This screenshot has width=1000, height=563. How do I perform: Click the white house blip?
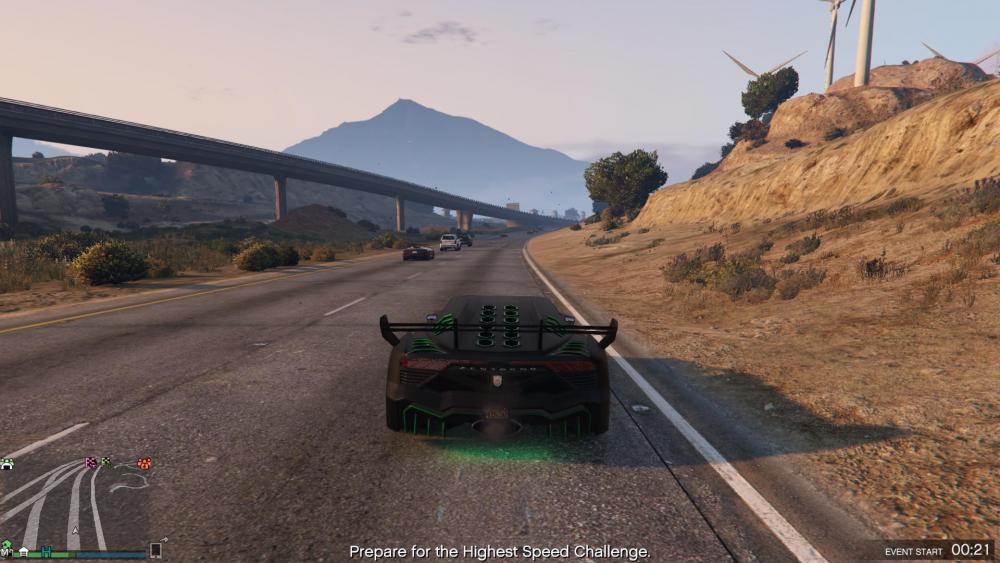pyautogui.click(x=23, y=550)
